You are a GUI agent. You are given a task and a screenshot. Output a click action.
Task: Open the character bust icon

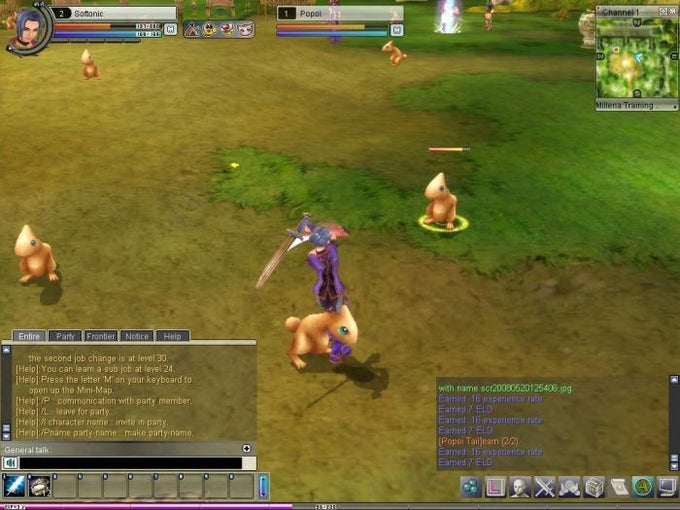tap(520, 487)
